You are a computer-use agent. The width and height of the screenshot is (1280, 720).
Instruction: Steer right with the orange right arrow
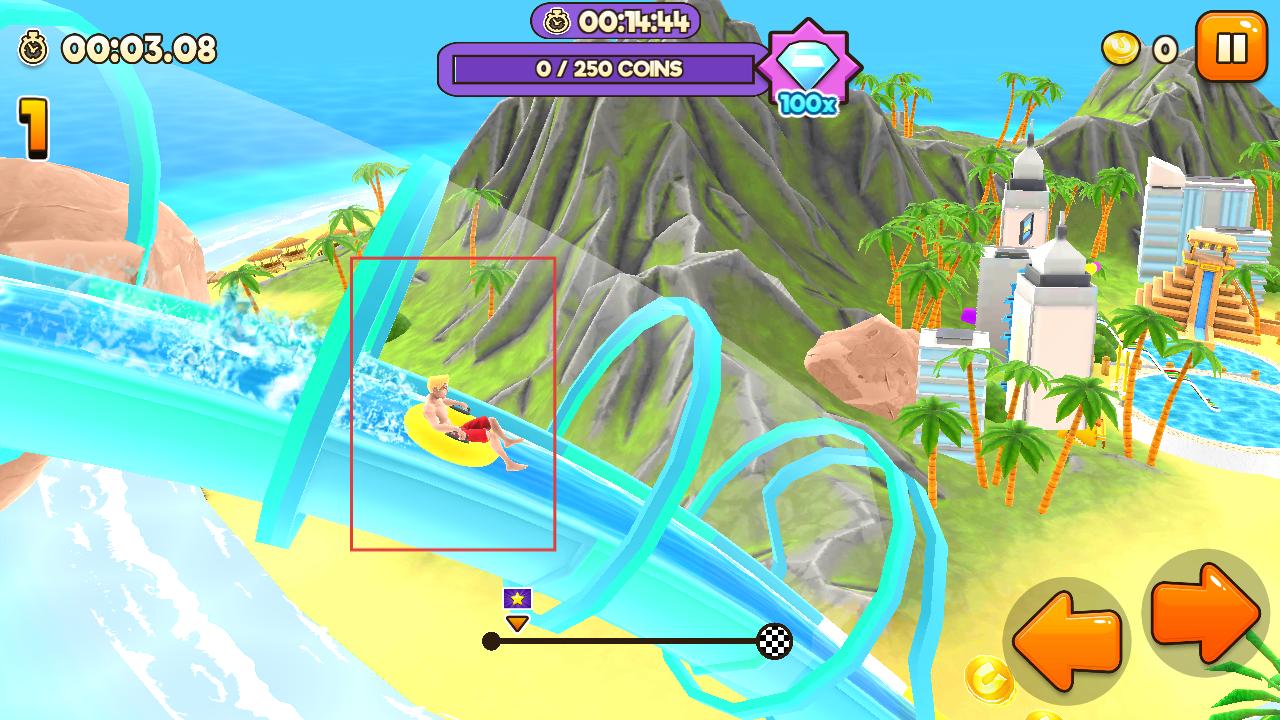(1205, 611)
